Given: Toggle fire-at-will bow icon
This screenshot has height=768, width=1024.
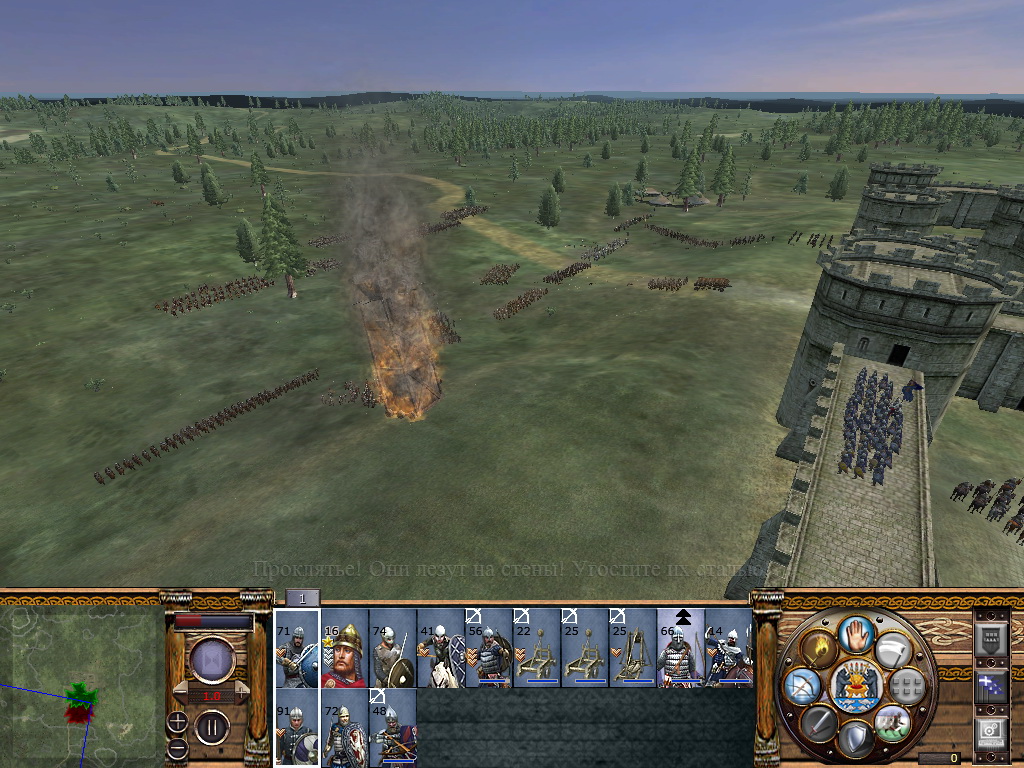Looking at the screenshot, I should point(803,686).
